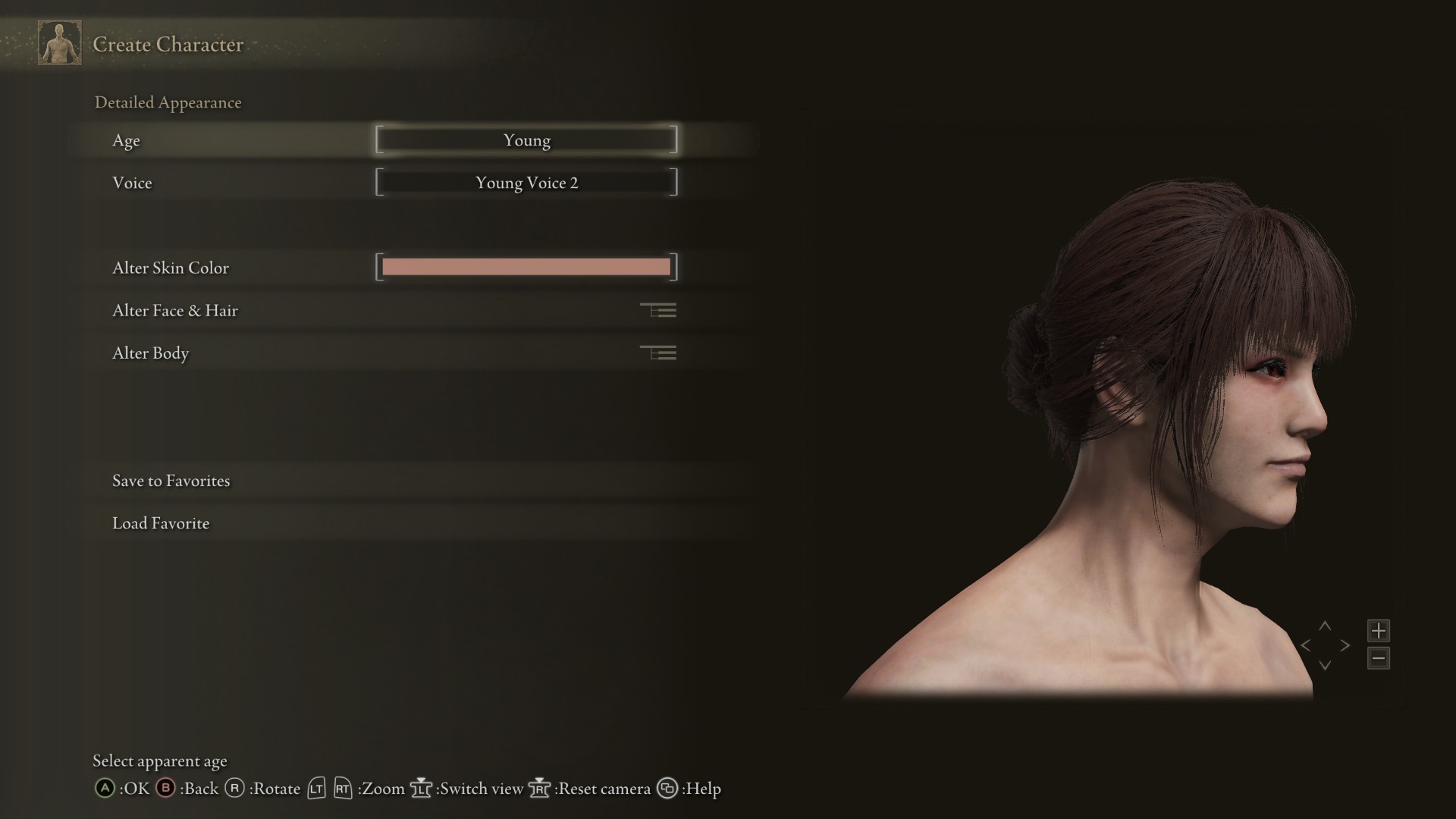The height and width of the screenshot is (819, 1456).
Task: Select the Age option set to Young
Action: point(526,140)
